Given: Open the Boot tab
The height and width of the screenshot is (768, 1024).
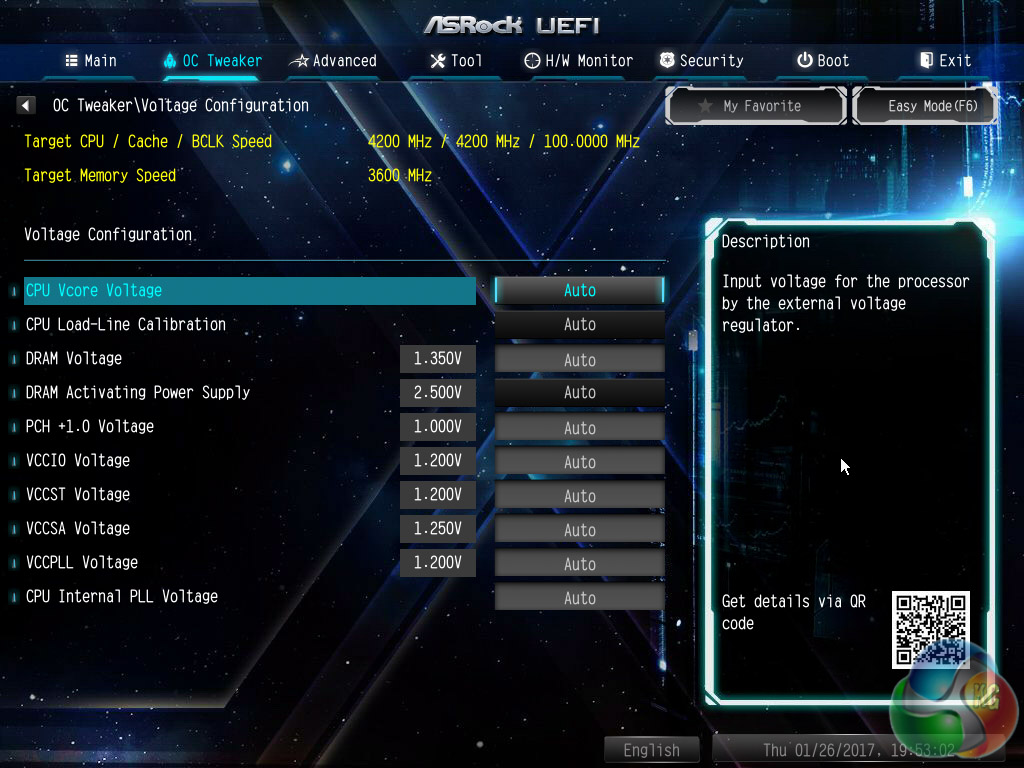Looking at the screenshot, I should pyautogui.click(x=823, y=61).
